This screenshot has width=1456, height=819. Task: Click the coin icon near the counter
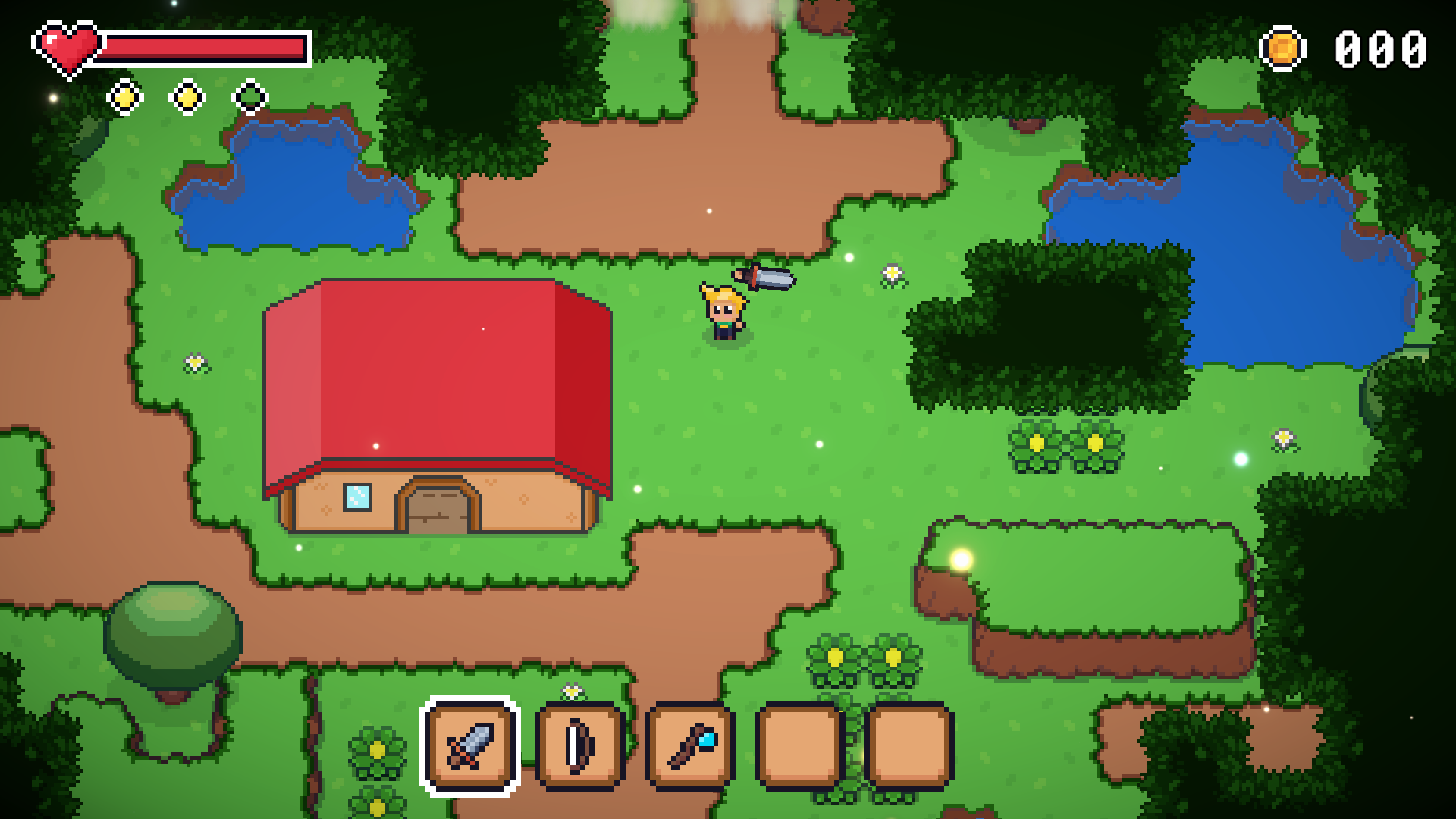(x=1283, y=49)
